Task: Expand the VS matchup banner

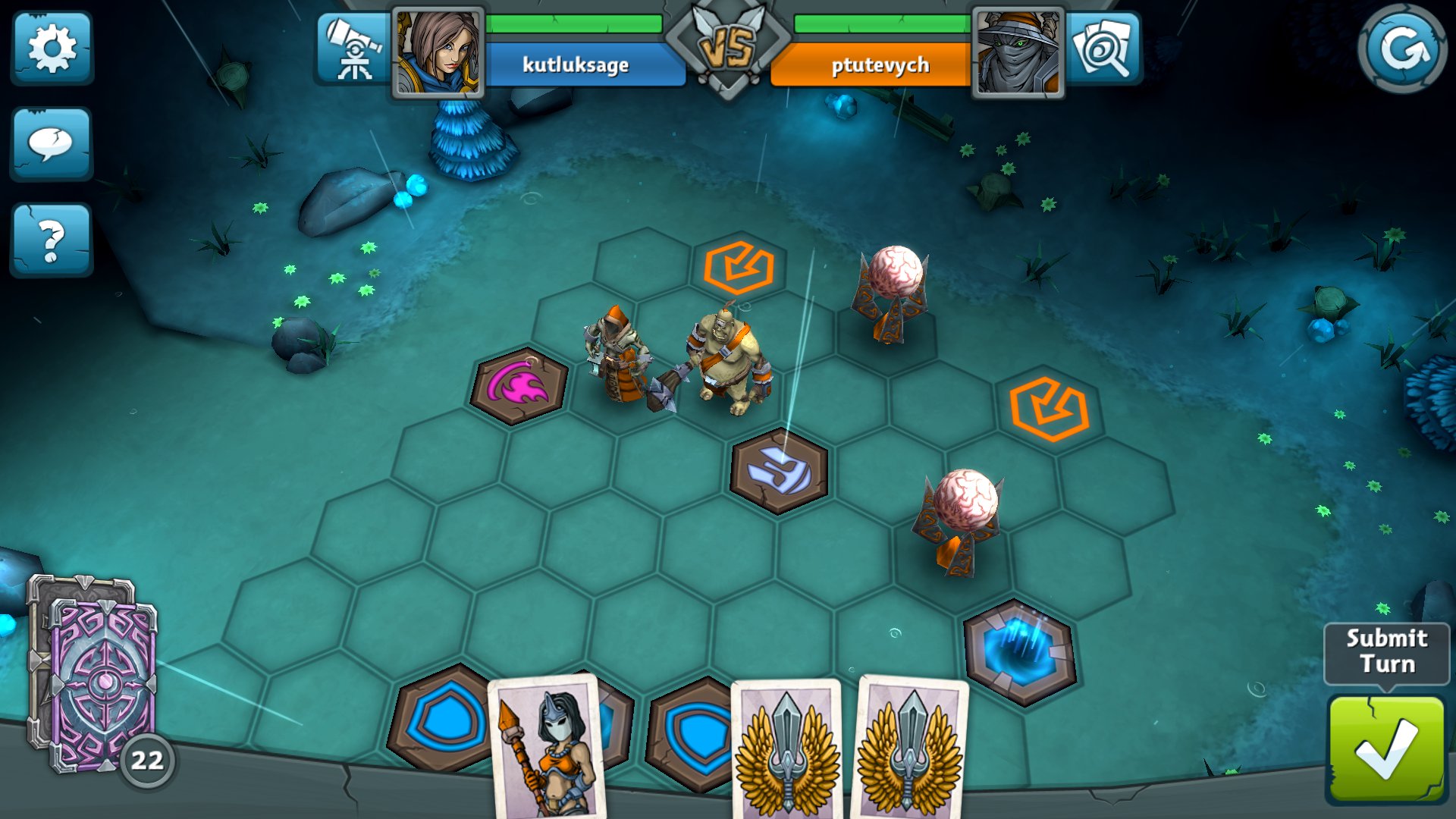Action: tap(728, 45)
